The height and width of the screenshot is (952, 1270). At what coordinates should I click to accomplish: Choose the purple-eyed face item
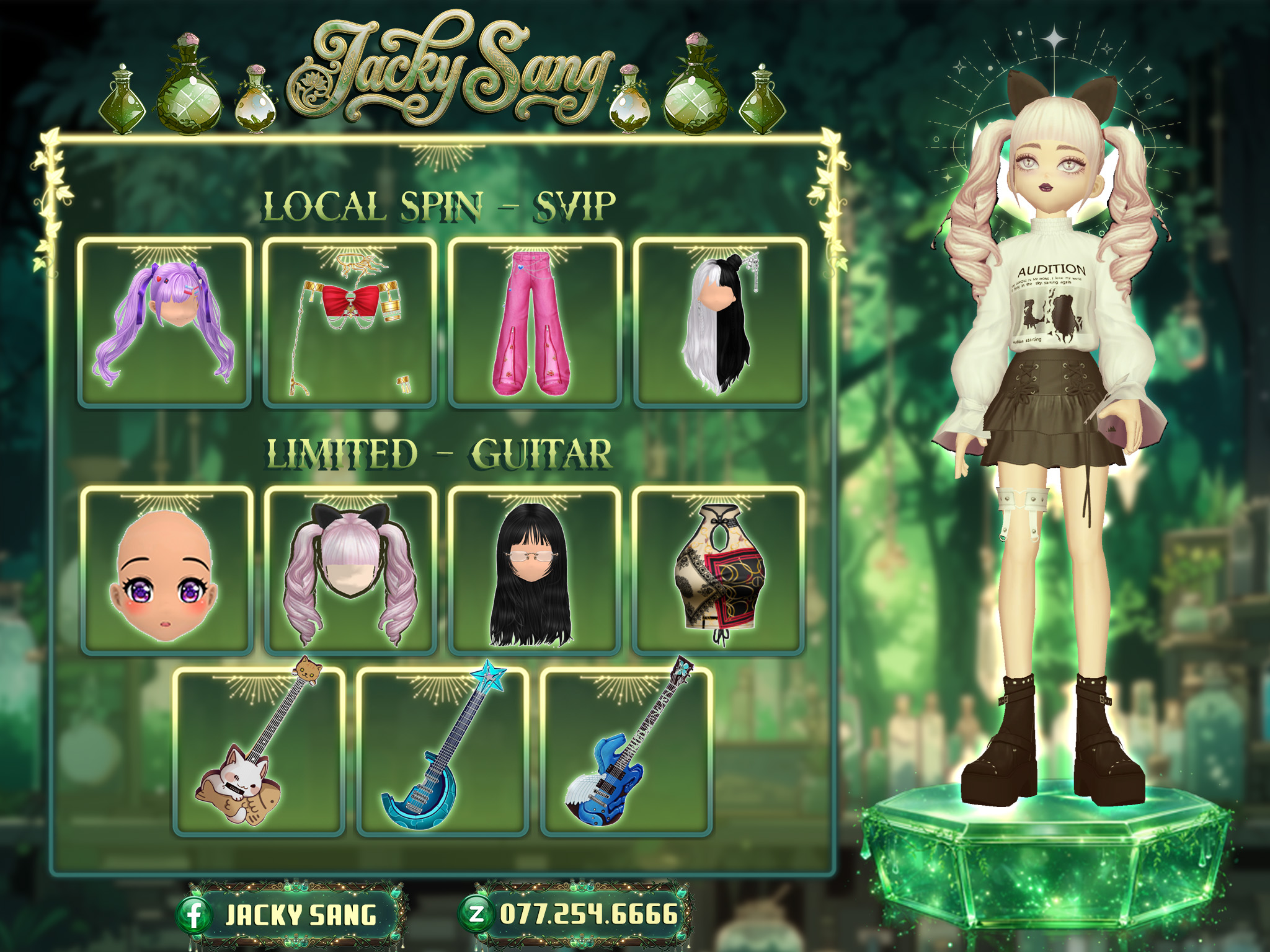[x=167, y=571]
